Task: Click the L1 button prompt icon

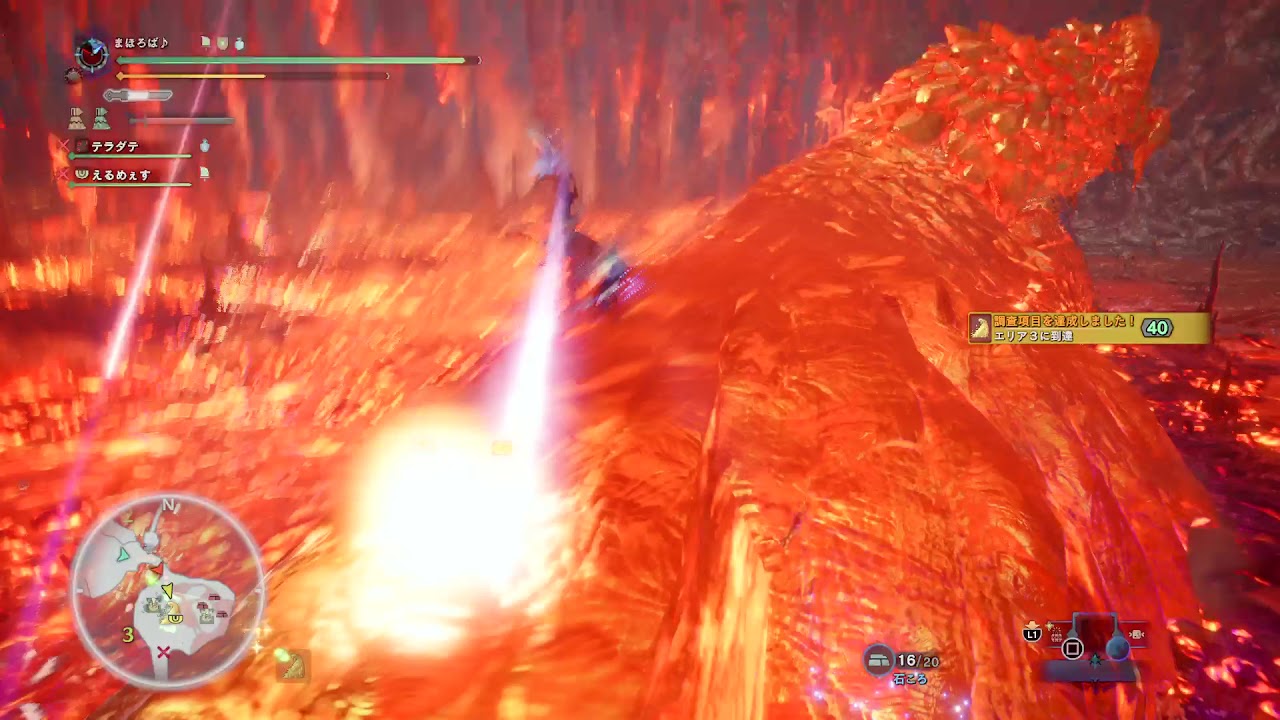Action: click(x=1031, y=633)
